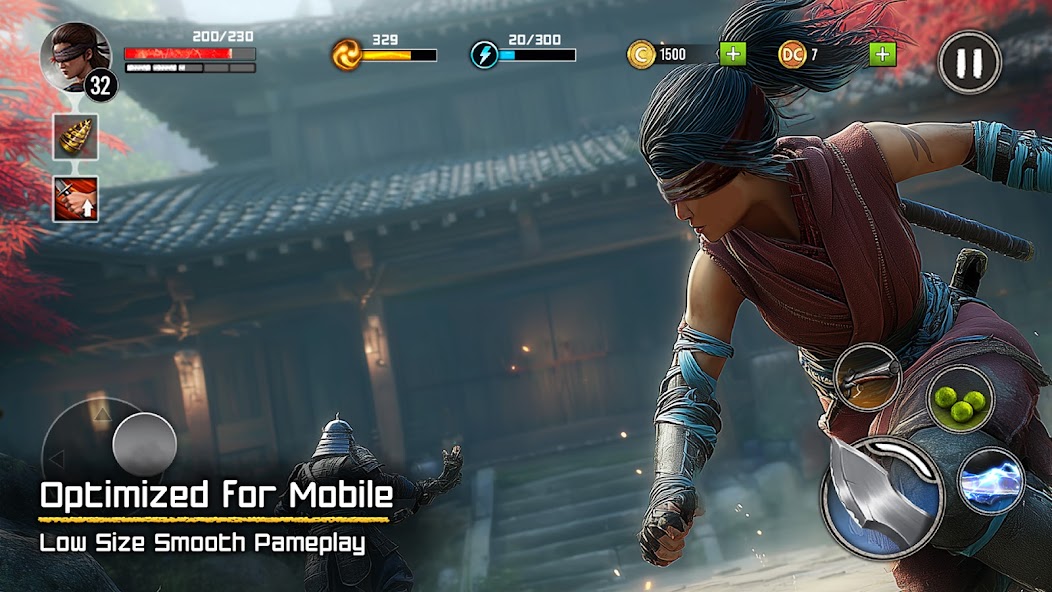Open the blindfolded ninja portrait
This screenshot has height=592, width=1052.
(74, 56)
